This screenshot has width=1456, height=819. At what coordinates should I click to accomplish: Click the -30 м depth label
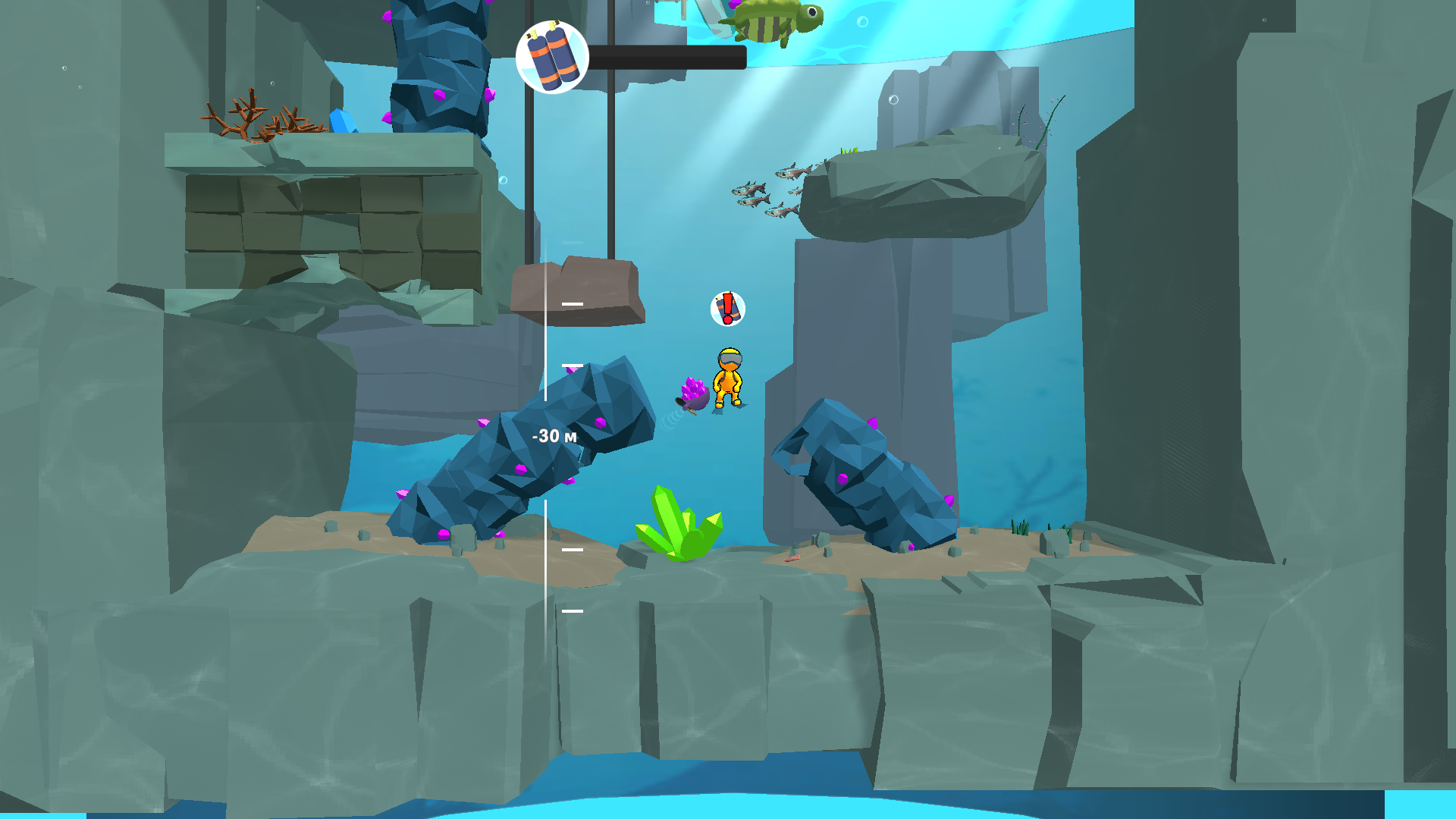click(x=554, y=435)
